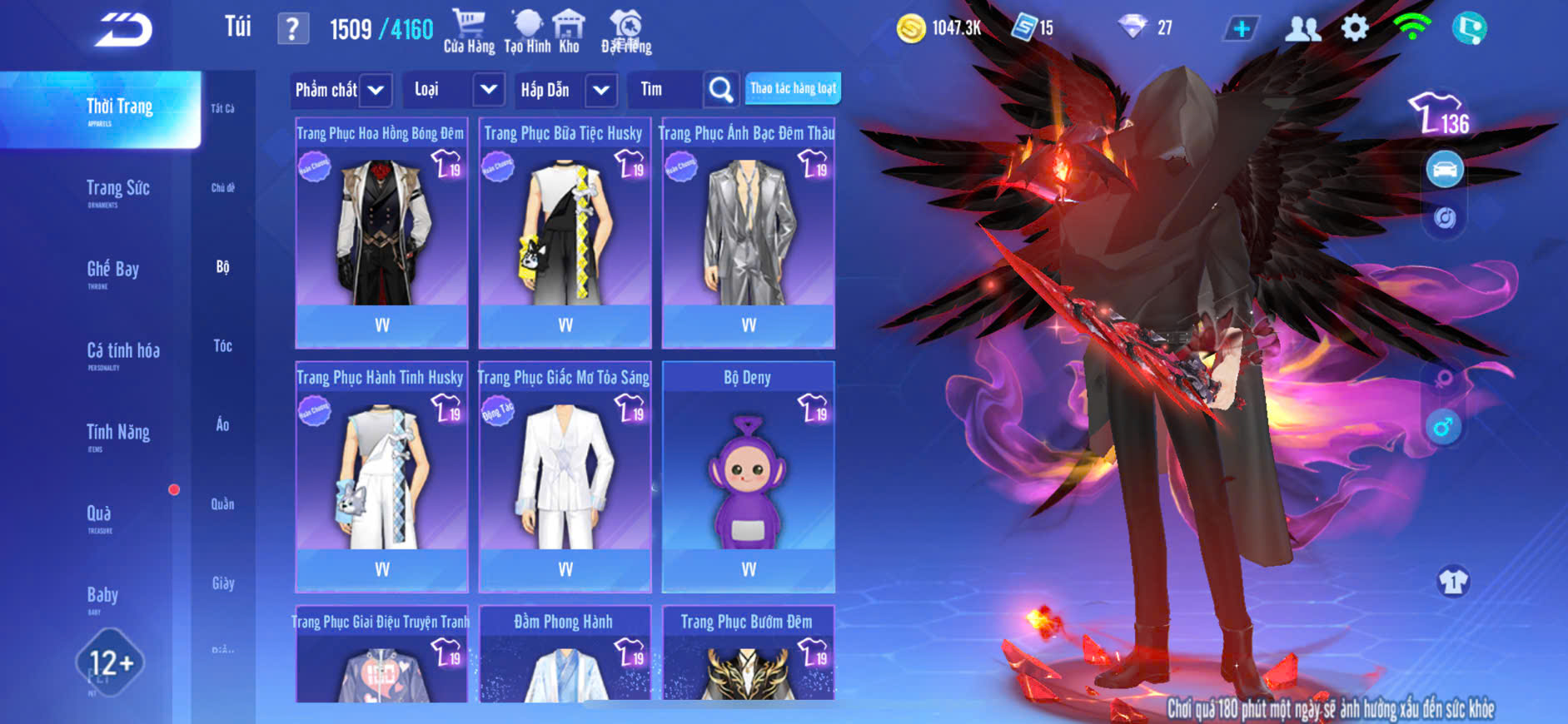
Task: Activate the Thao tác hàng loạt button
Action: pos(793,88)
